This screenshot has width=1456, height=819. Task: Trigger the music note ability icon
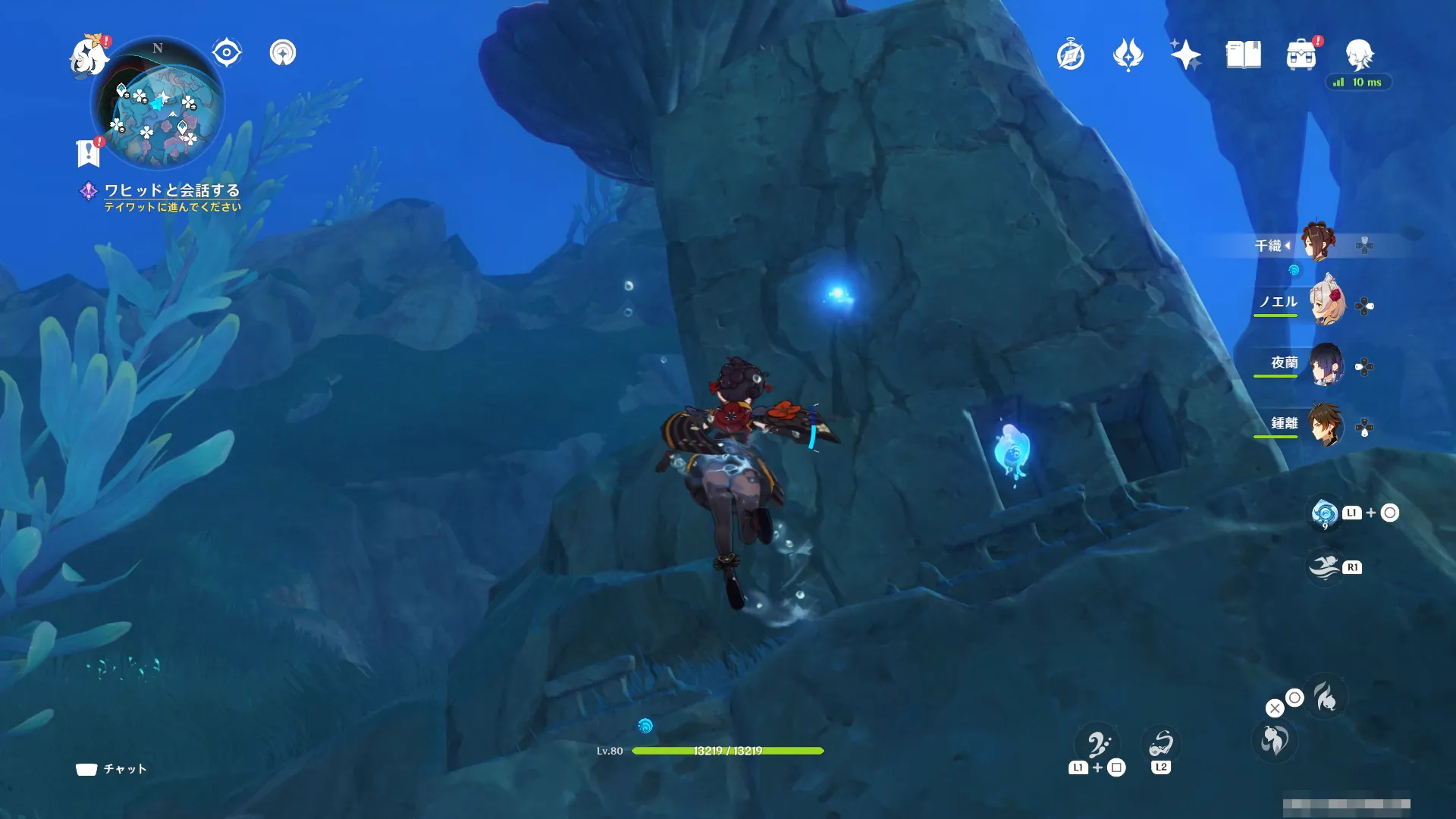[x=1098, y=745]
